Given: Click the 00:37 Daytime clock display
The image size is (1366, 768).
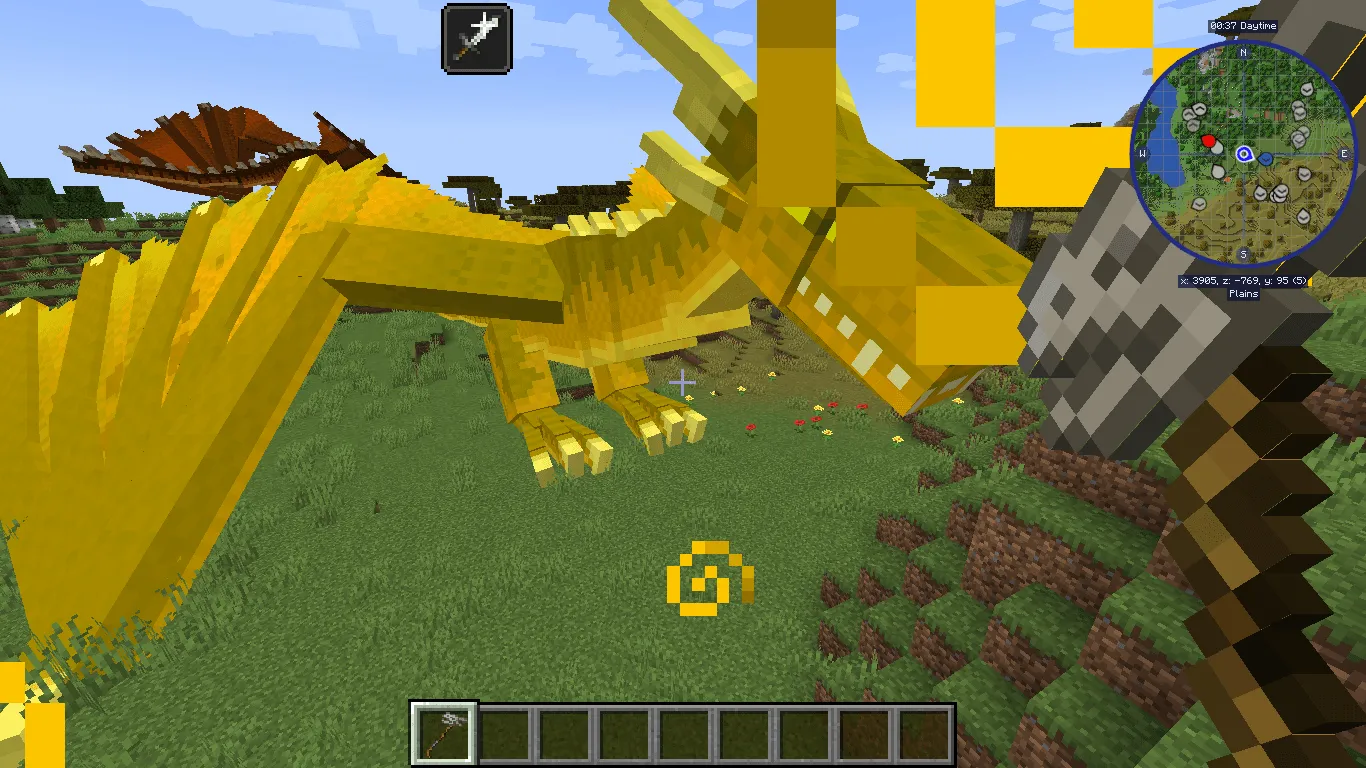Looking at the screenshot, I should pos(1243,26).
